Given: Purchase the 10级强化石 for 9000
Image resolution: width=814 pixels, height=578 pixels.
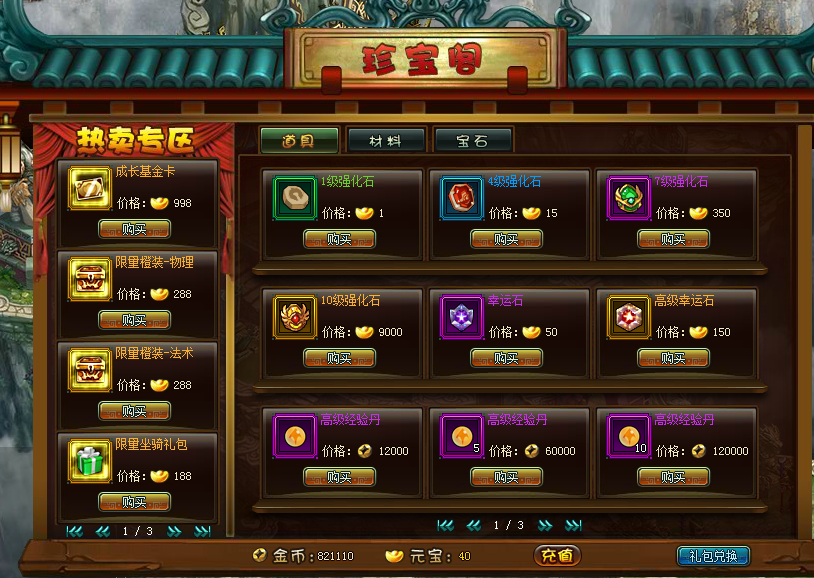Looking at the screenshot, I should (x=339, y=358).
